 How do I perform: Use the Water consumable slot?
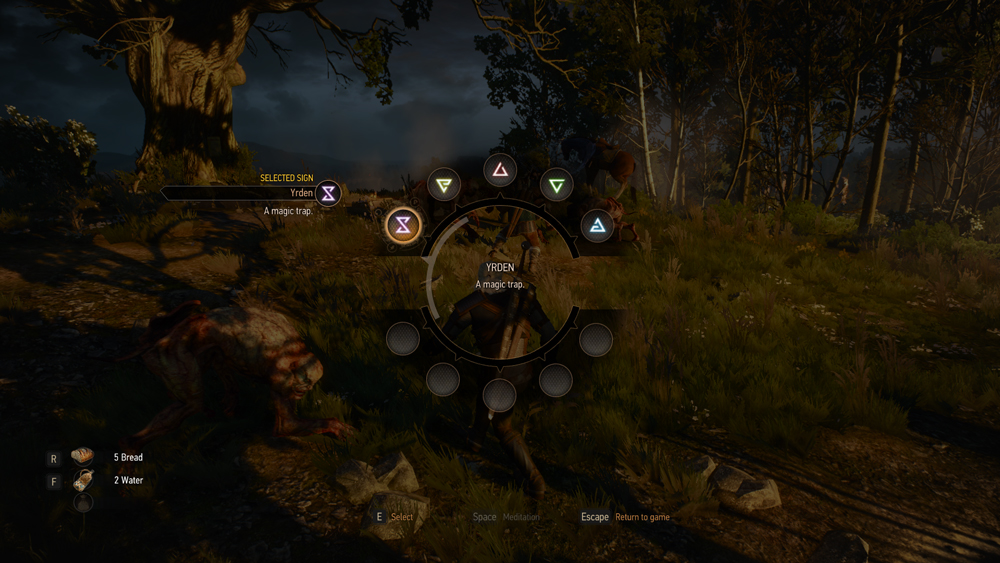(83, 481)
